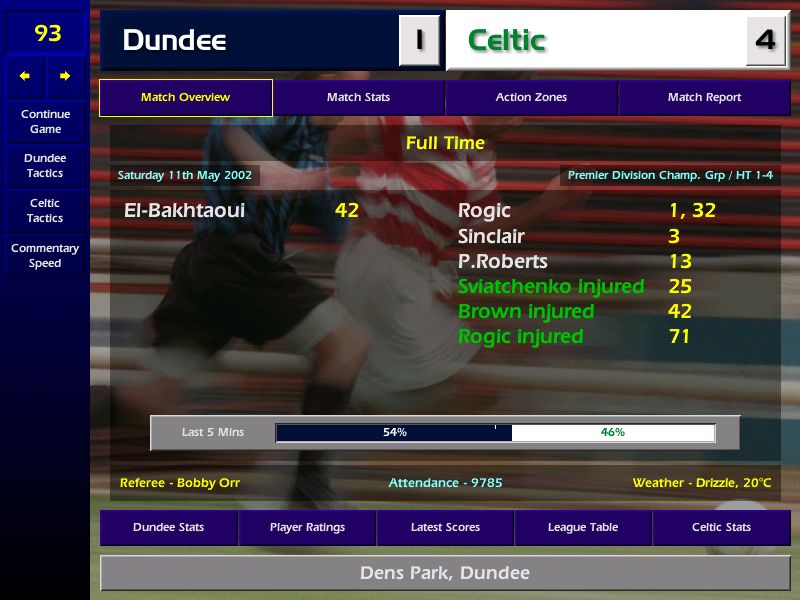This screenshot has height=600, width=800.
Task: Click the right yellow arrow button
Action: click(x=65, y=76)
